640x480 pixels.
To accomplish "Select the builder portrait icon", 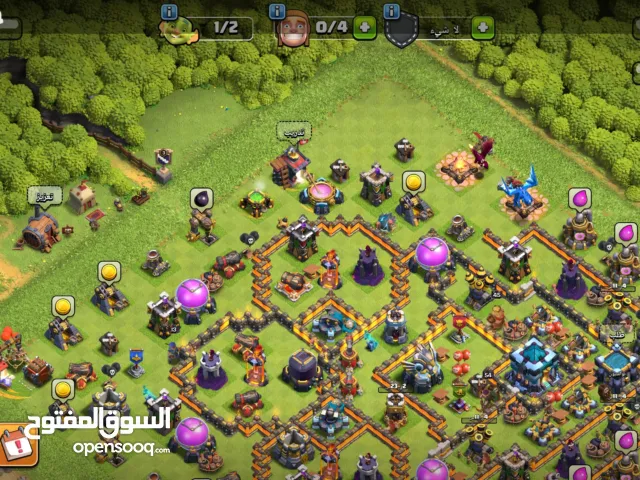I will pos(291,28).
